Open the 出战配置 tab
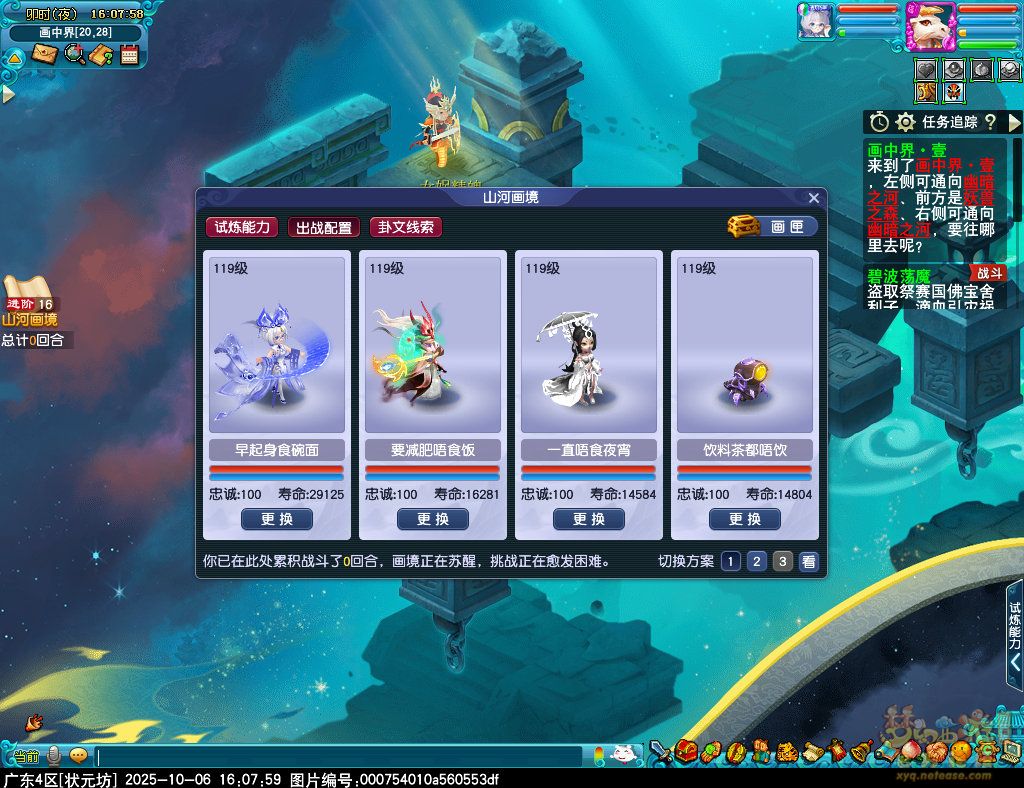Viewport: 1024px width, 788px height. click(x=324, y=227)
